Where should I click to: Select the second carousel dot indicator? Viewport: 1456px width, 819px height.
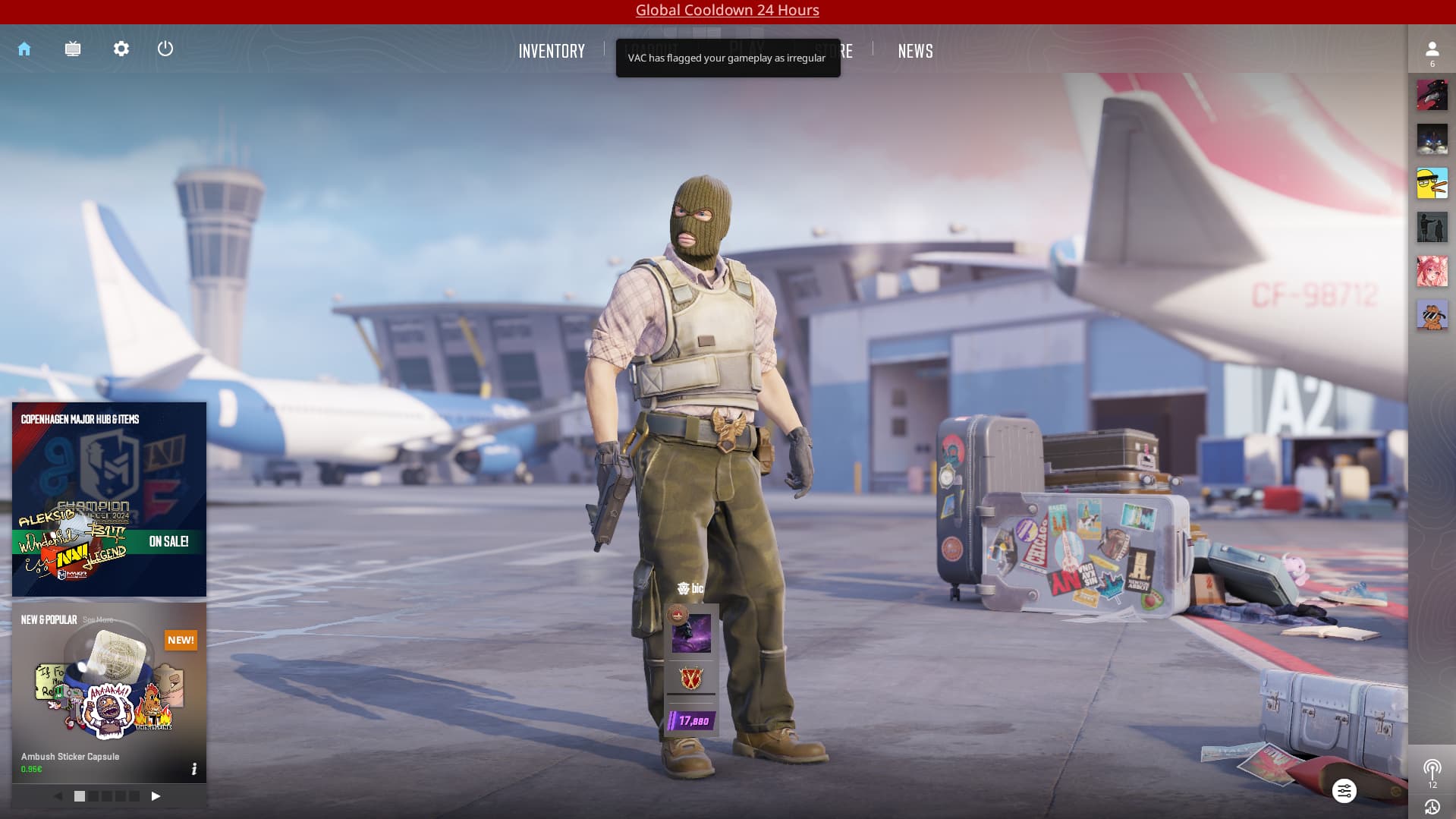pyautogui.click(x=93, y=796)
